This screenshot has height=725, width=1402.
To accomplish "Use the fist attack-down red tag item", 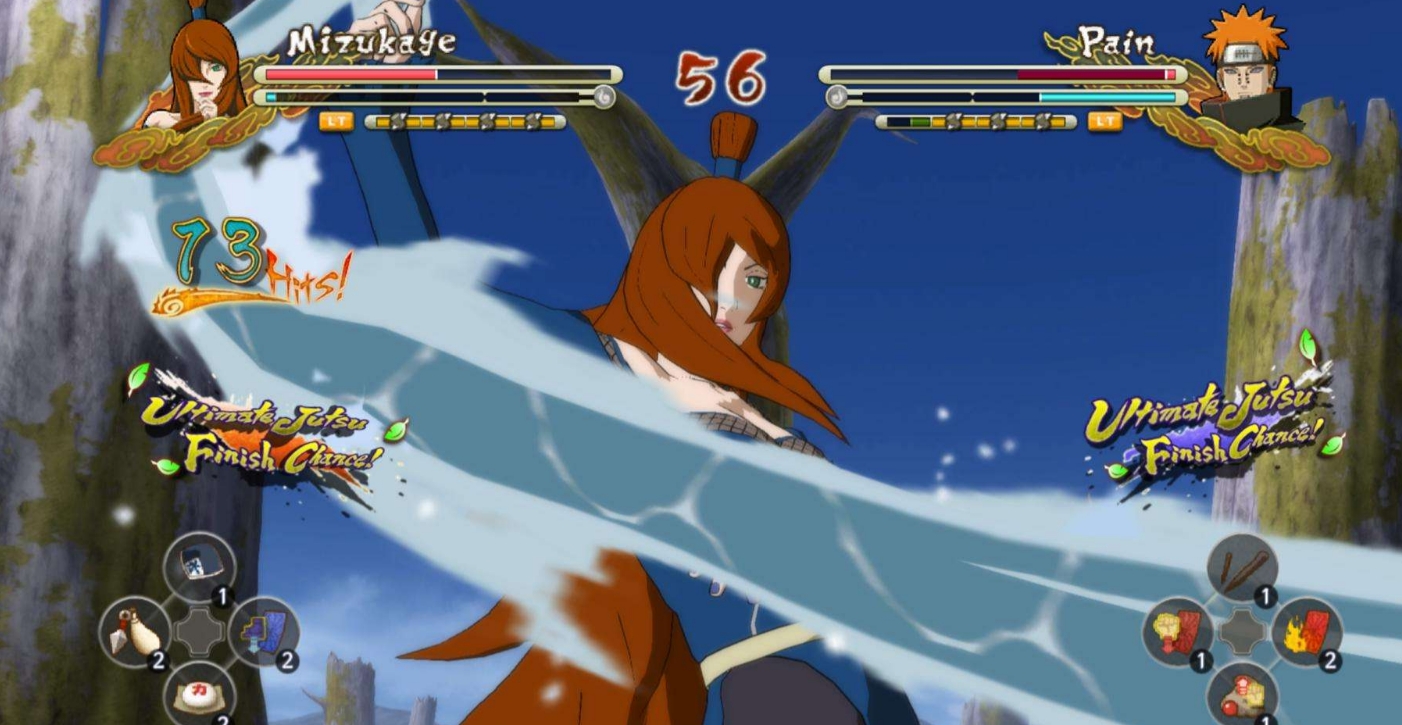I will click(x=1178, y=632).
